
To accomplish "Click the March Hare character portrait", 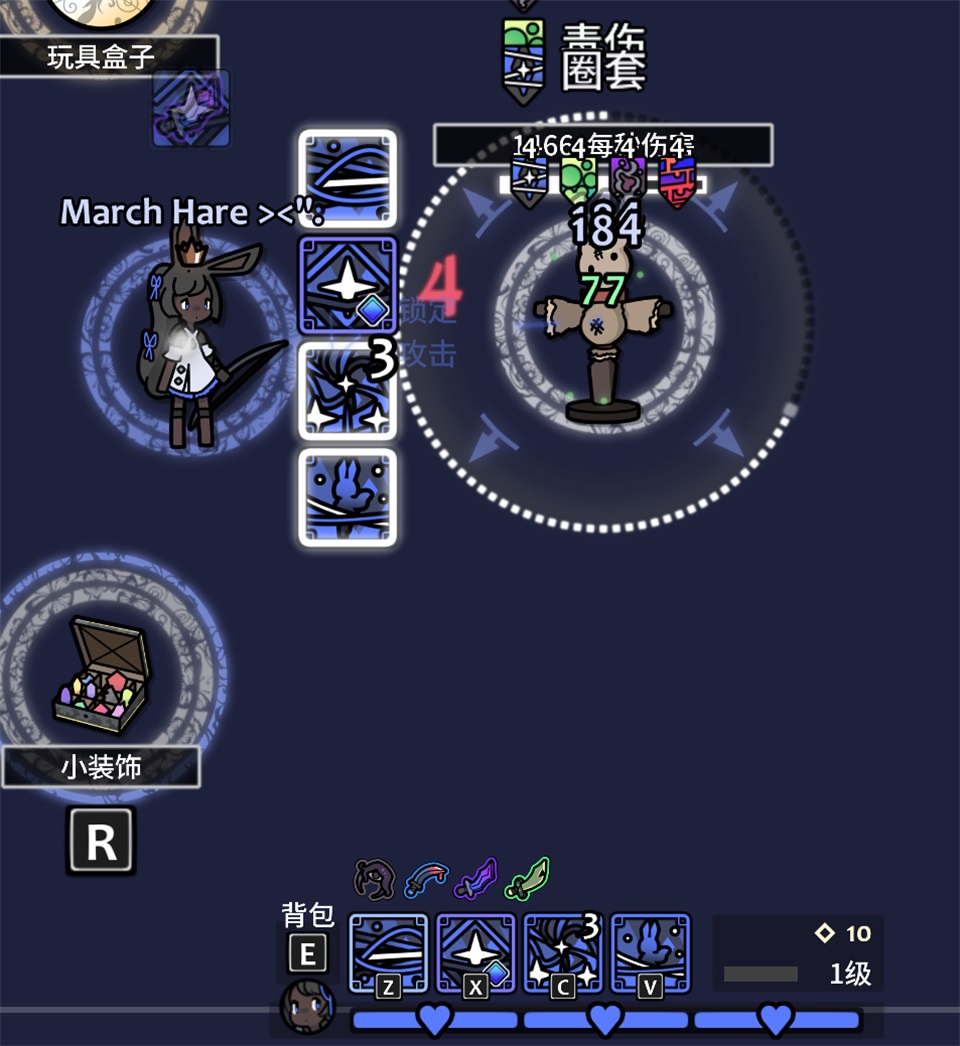I will coord(307,1006).
